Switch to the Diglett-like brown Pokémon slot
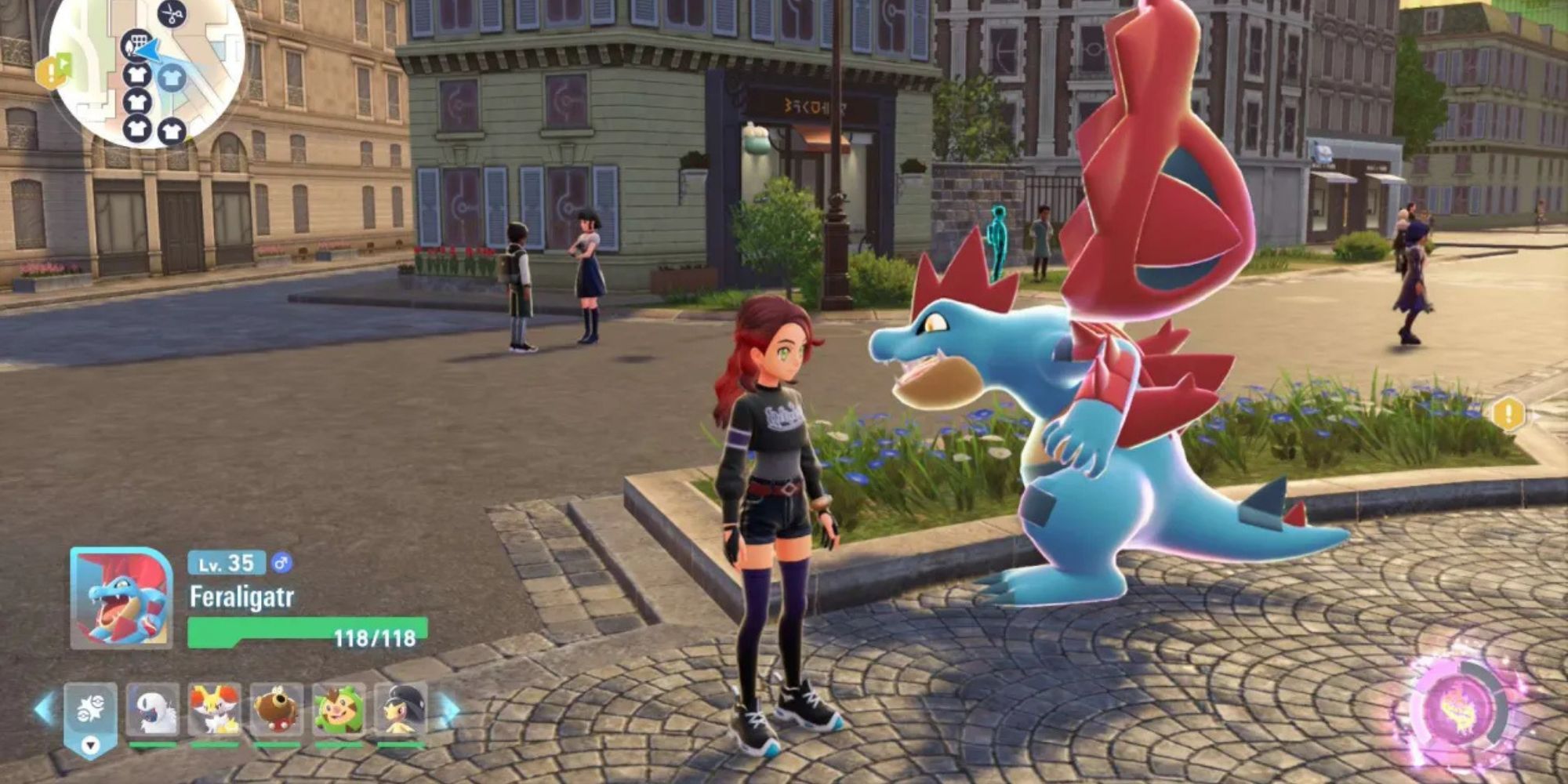Image resolution: width=1568 pixels, height=784 pixels. click(277, 710)
